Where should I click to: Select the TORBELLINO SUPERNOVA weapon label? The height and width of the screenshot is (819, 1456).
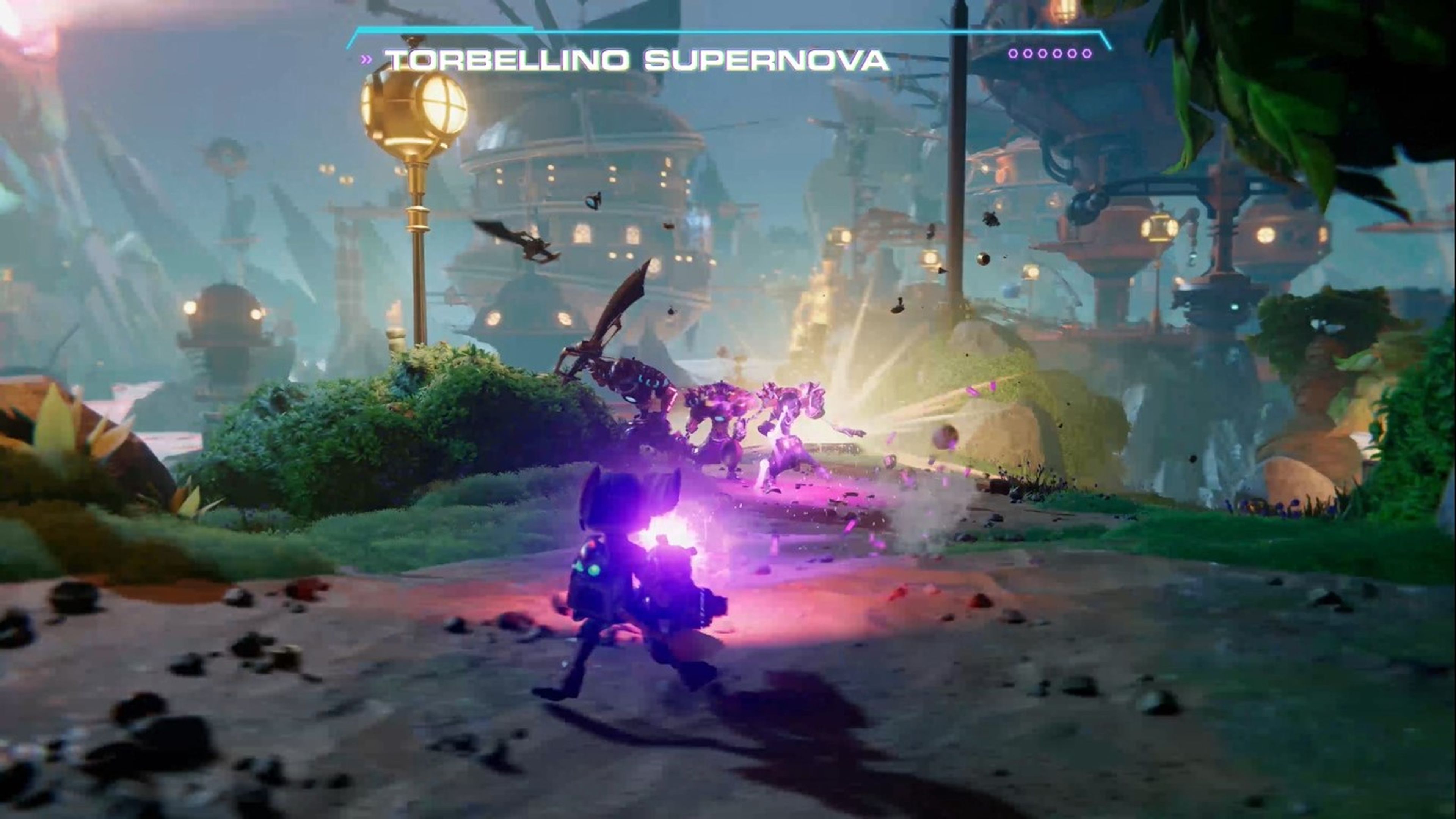click(636, 59)
